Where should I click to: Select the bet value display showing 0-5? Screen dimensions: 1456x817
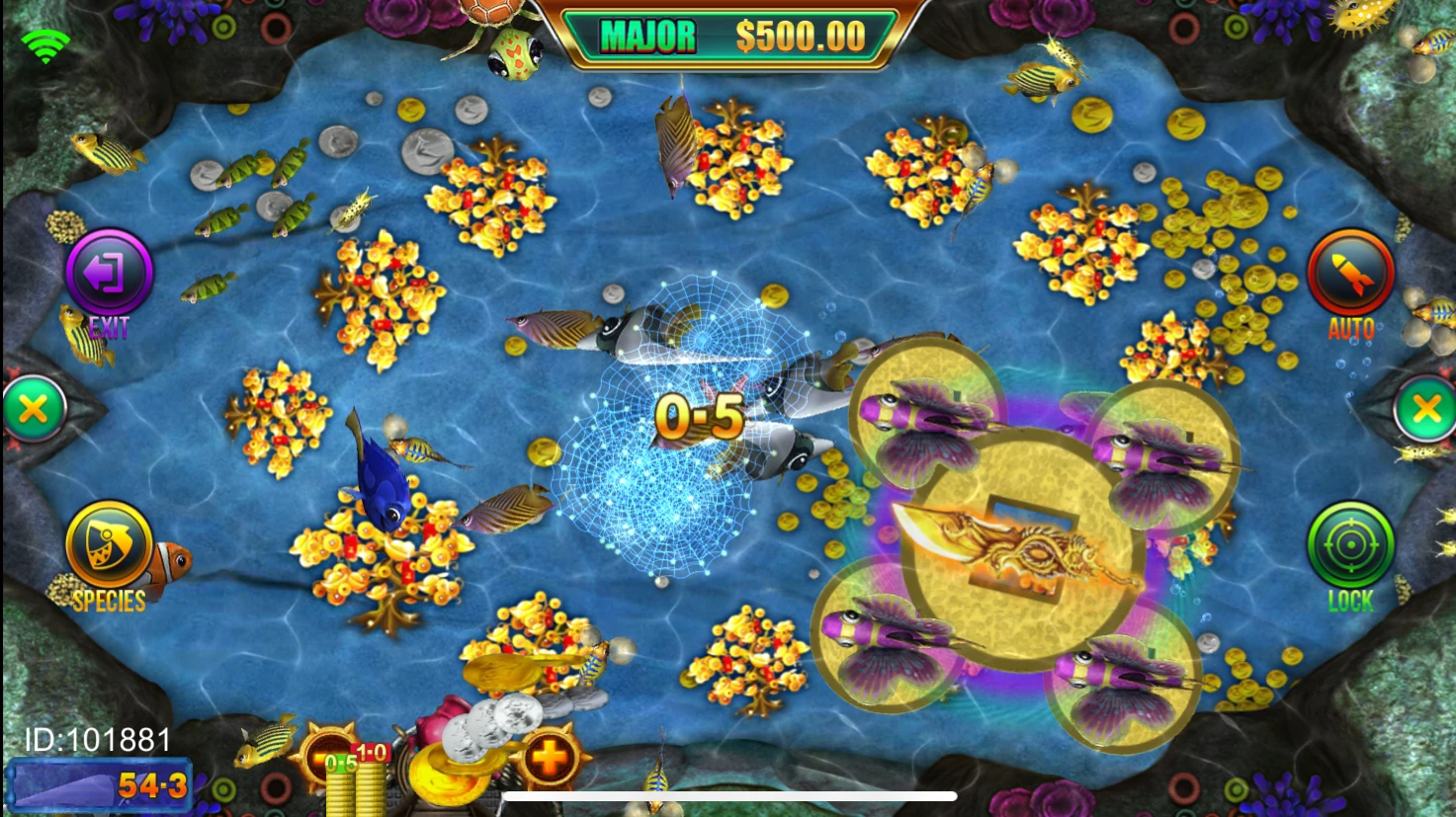(x=341, y=763)
